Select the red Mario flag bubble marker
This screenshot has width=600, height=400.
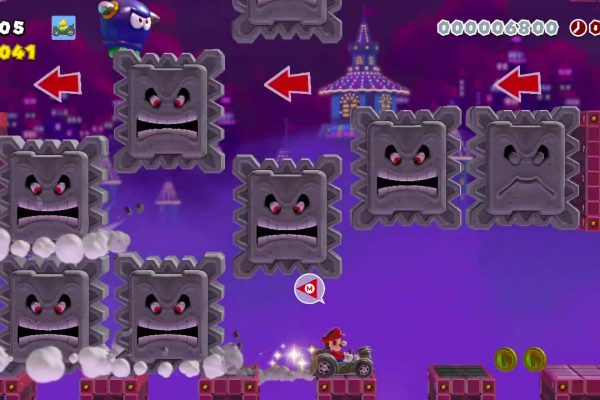point(309,290)
